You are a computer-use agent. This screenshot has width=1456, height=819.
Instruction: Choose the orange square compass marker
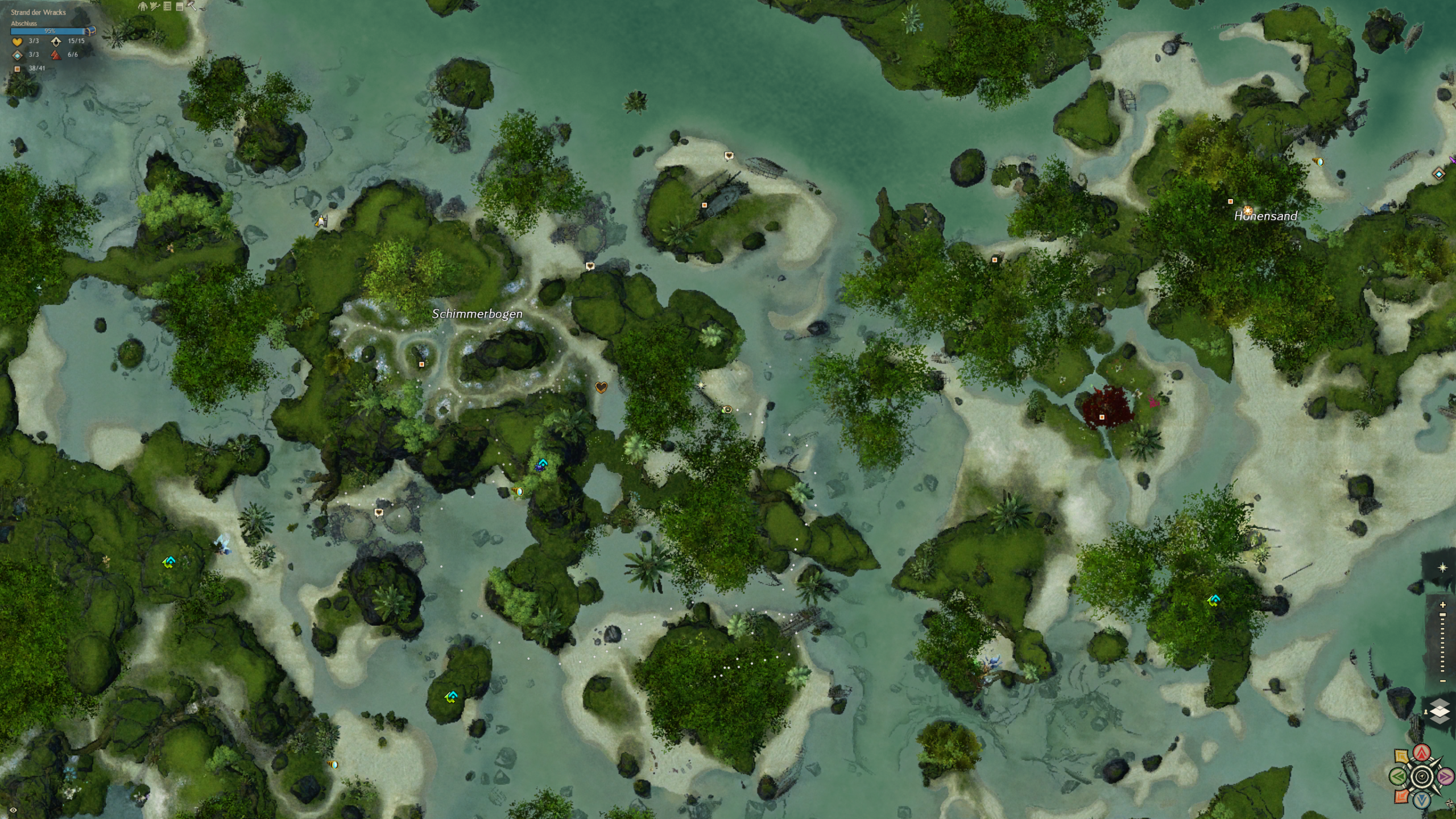coord(1402,796)
